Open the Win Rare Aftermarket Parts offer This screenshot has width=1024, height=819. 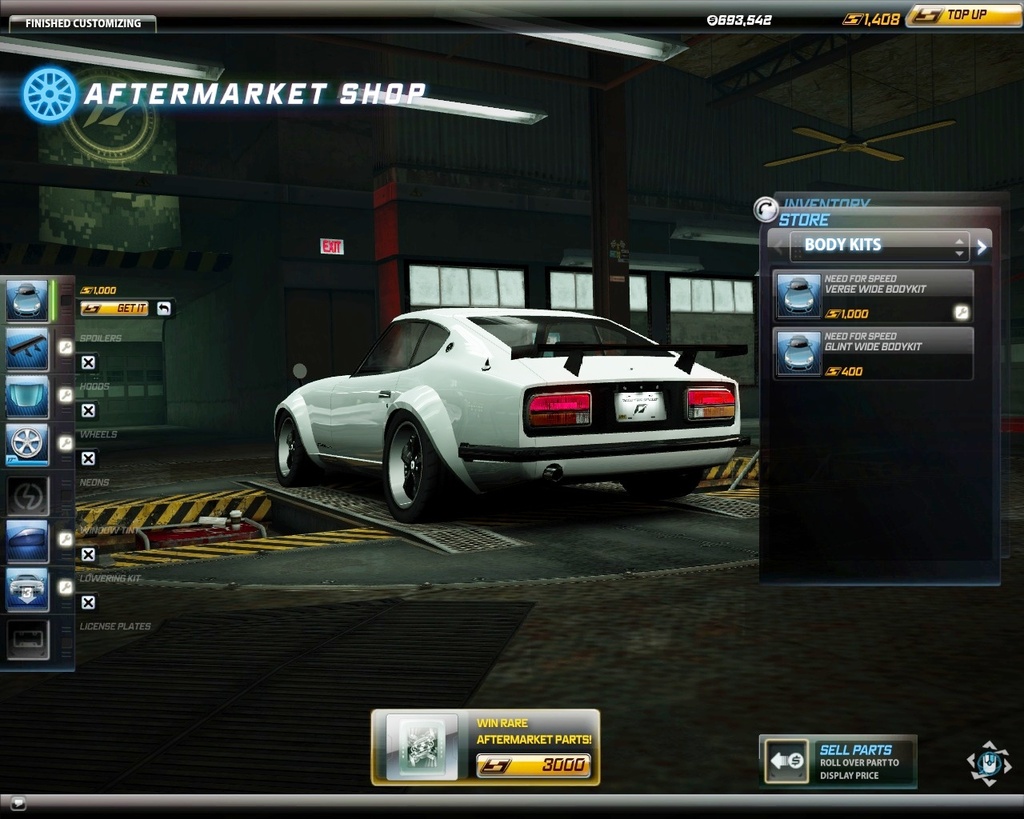[485, 747]
